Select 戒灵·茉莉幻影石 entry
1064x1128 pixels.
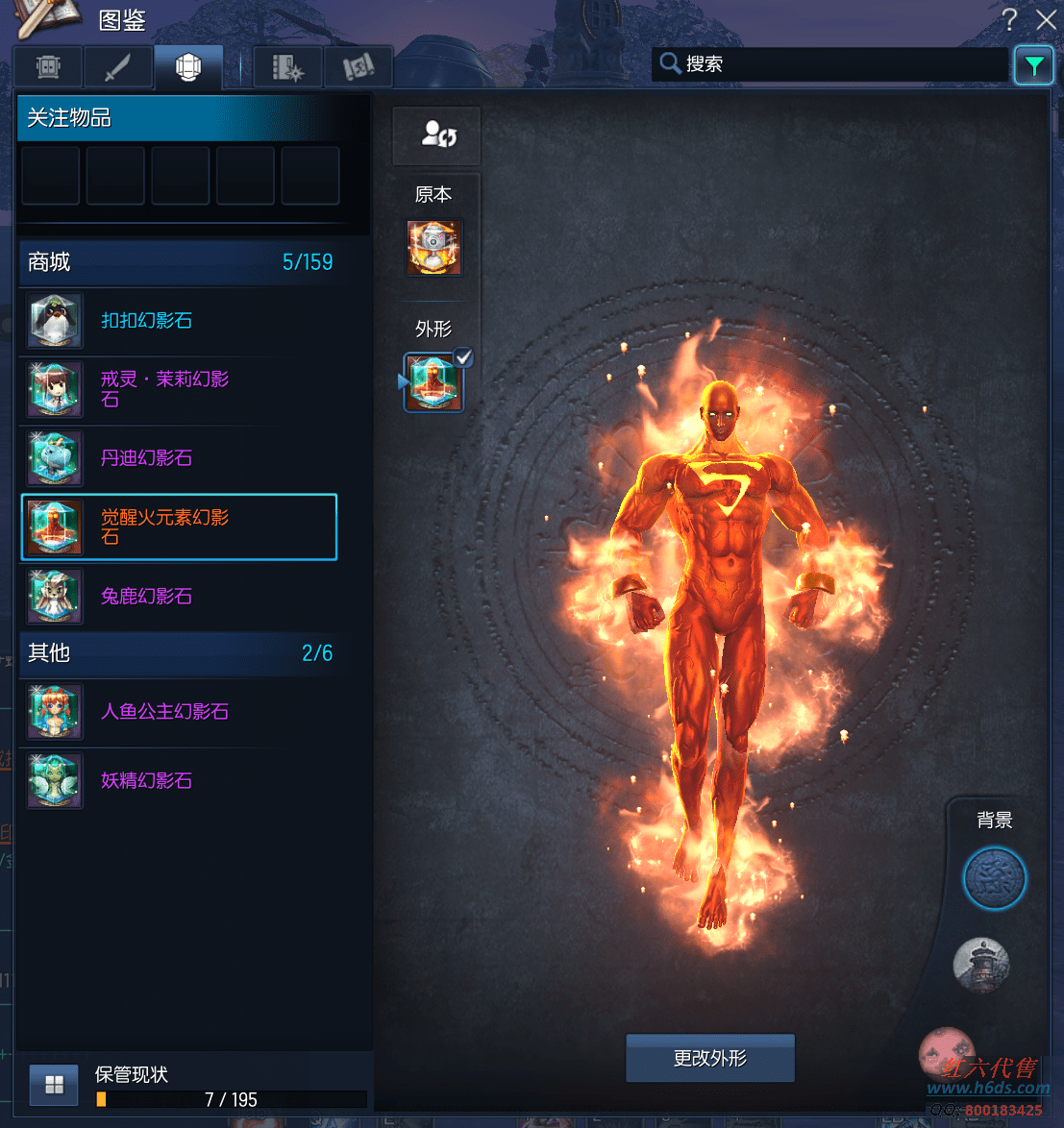179,389
